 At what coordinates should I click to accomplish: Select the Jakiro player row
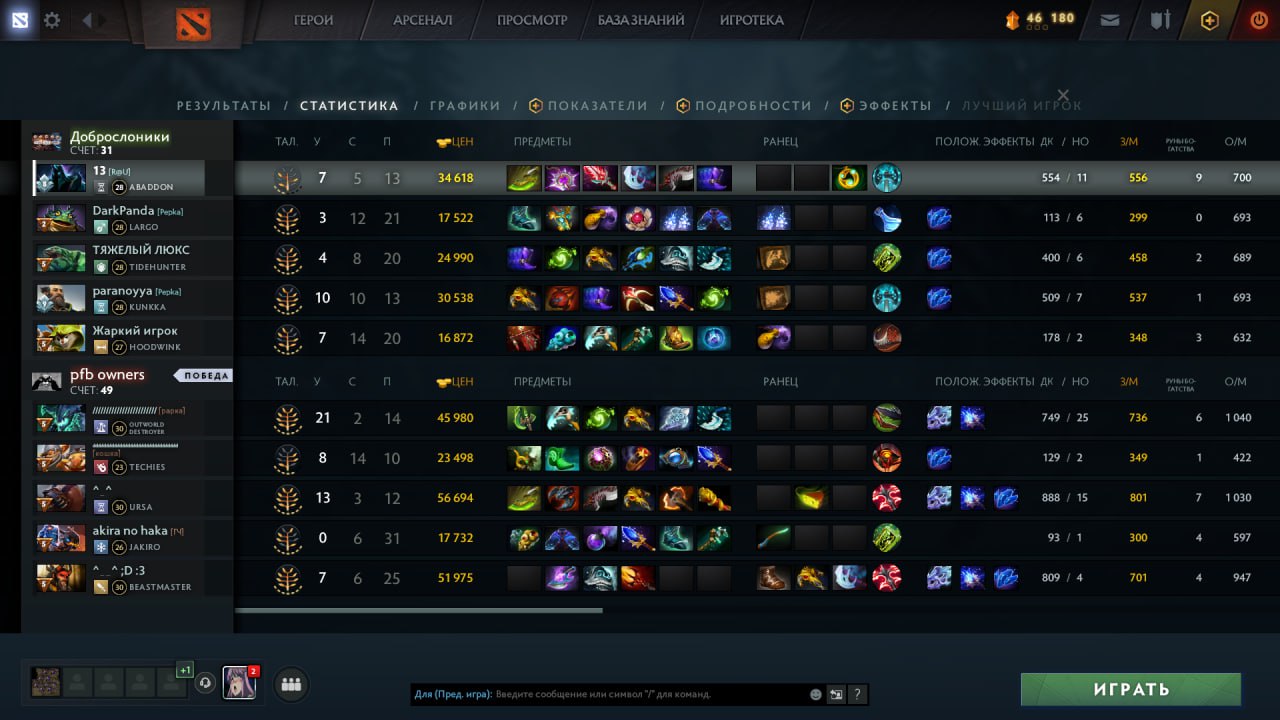[119, 538]
